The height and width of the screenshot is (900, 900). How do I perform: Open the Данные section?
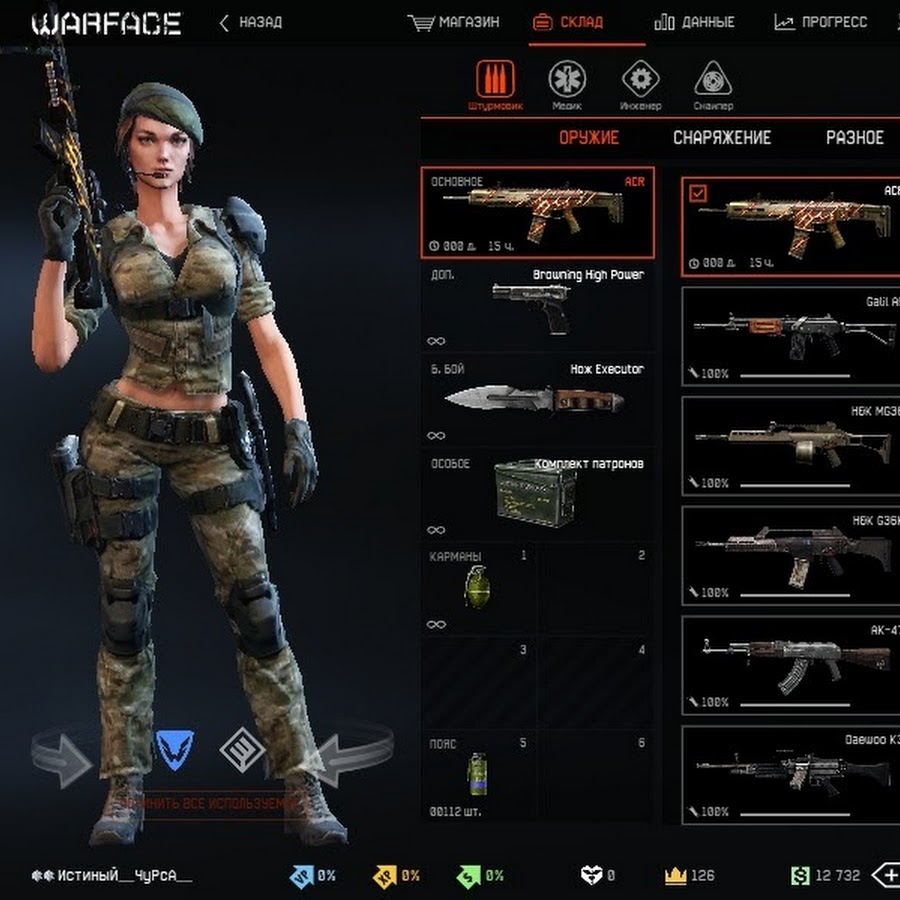[694, 22]
